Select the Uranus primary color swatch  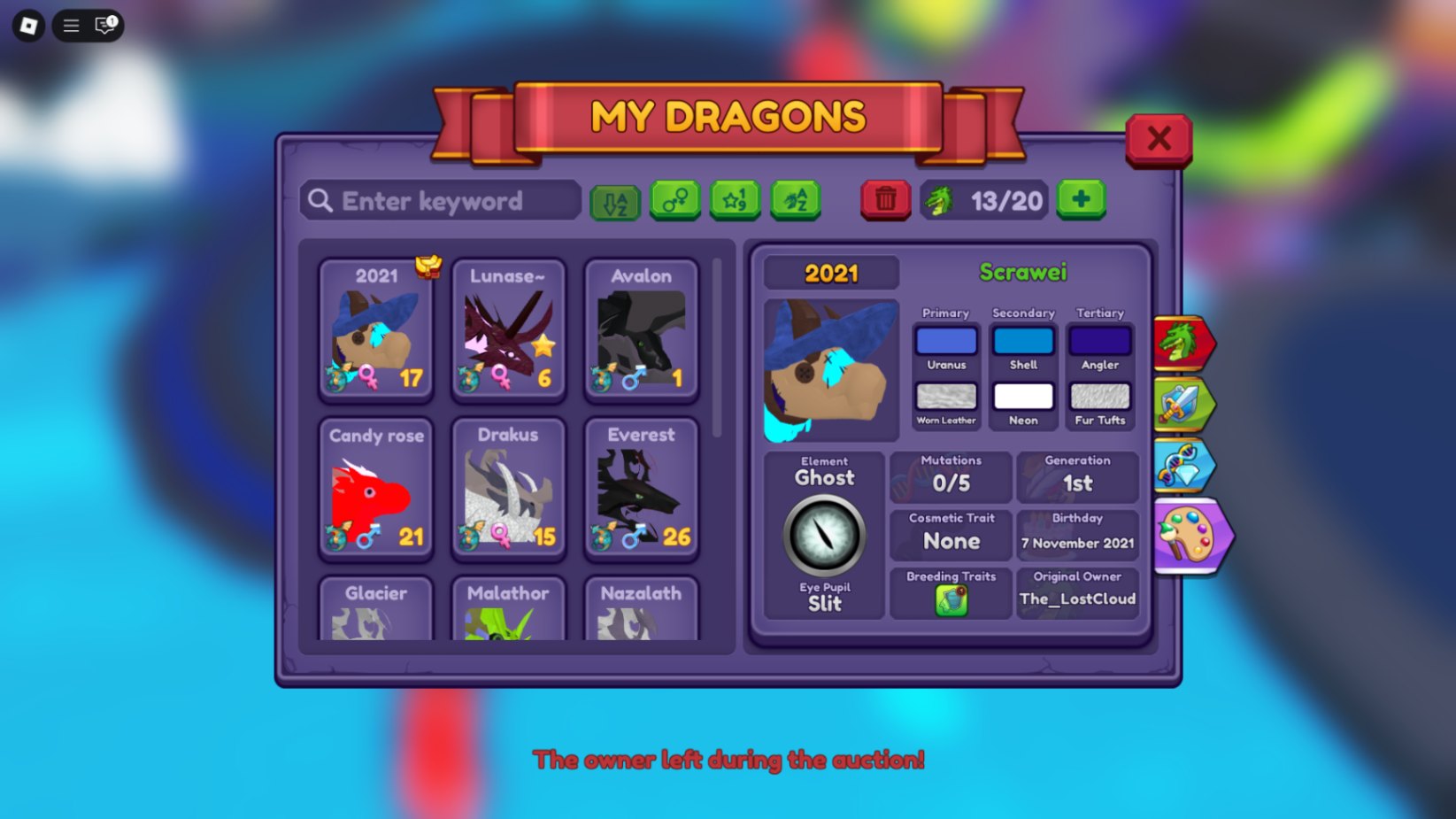[945, 340]
